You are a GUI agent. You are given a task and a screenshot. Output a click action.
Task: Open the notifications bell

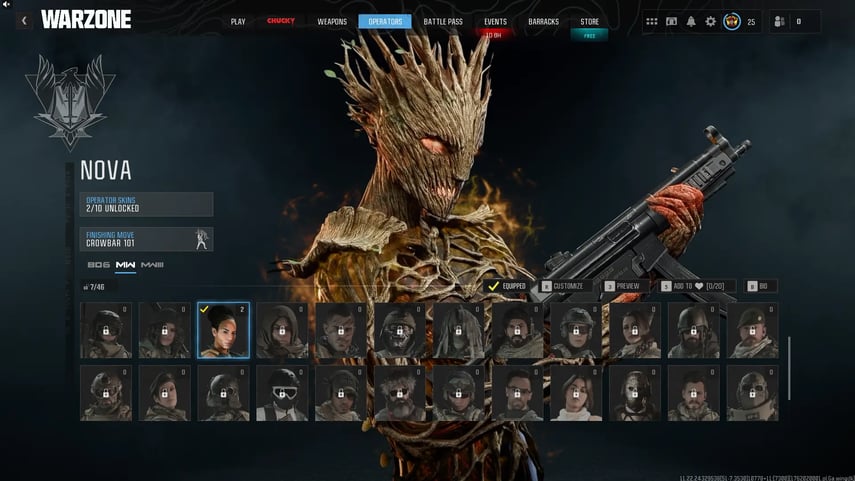click(x=691, y=21)
